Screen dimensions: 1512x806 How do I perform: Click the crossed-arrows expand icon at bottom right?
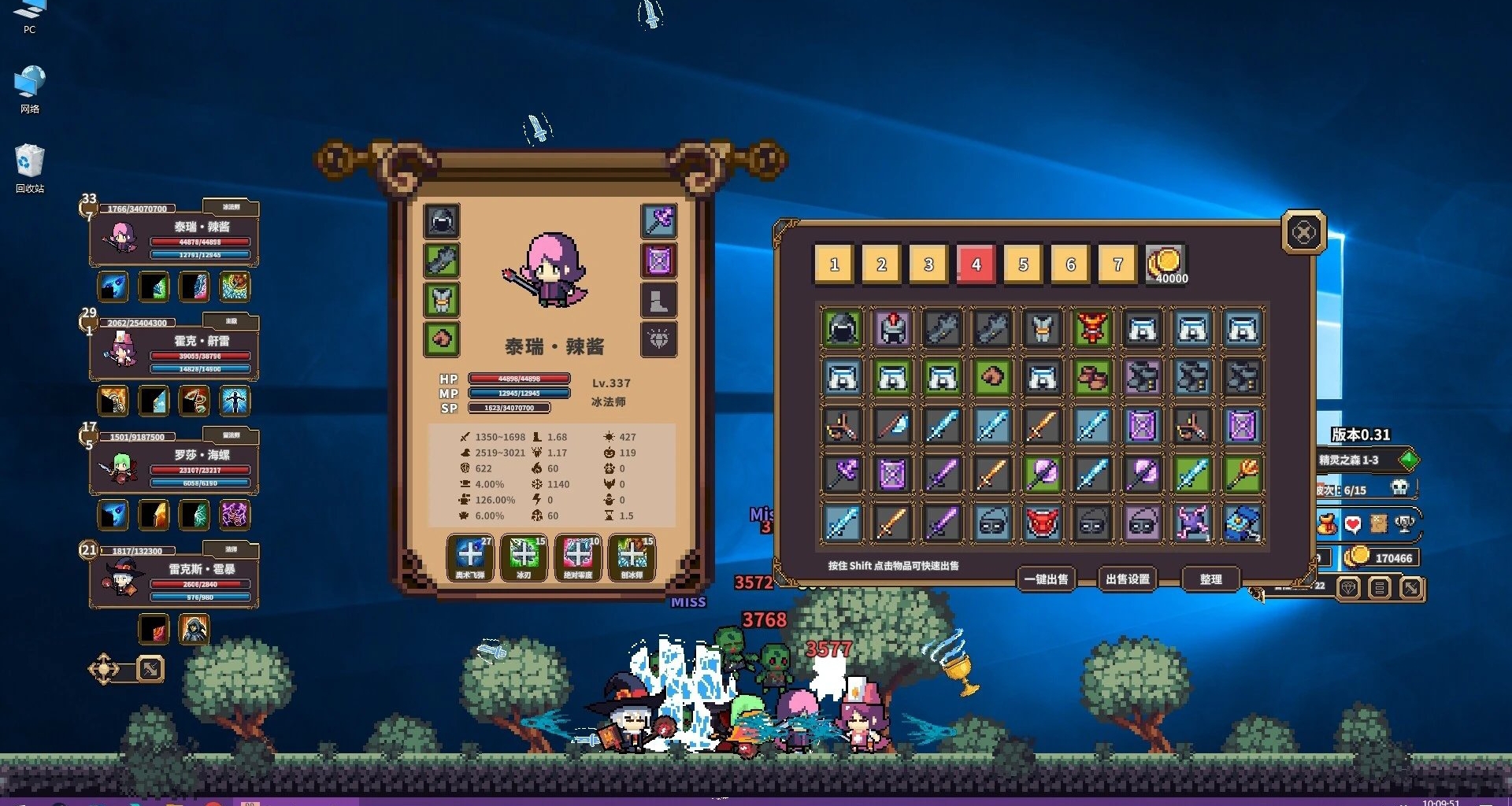(1410, 588)
